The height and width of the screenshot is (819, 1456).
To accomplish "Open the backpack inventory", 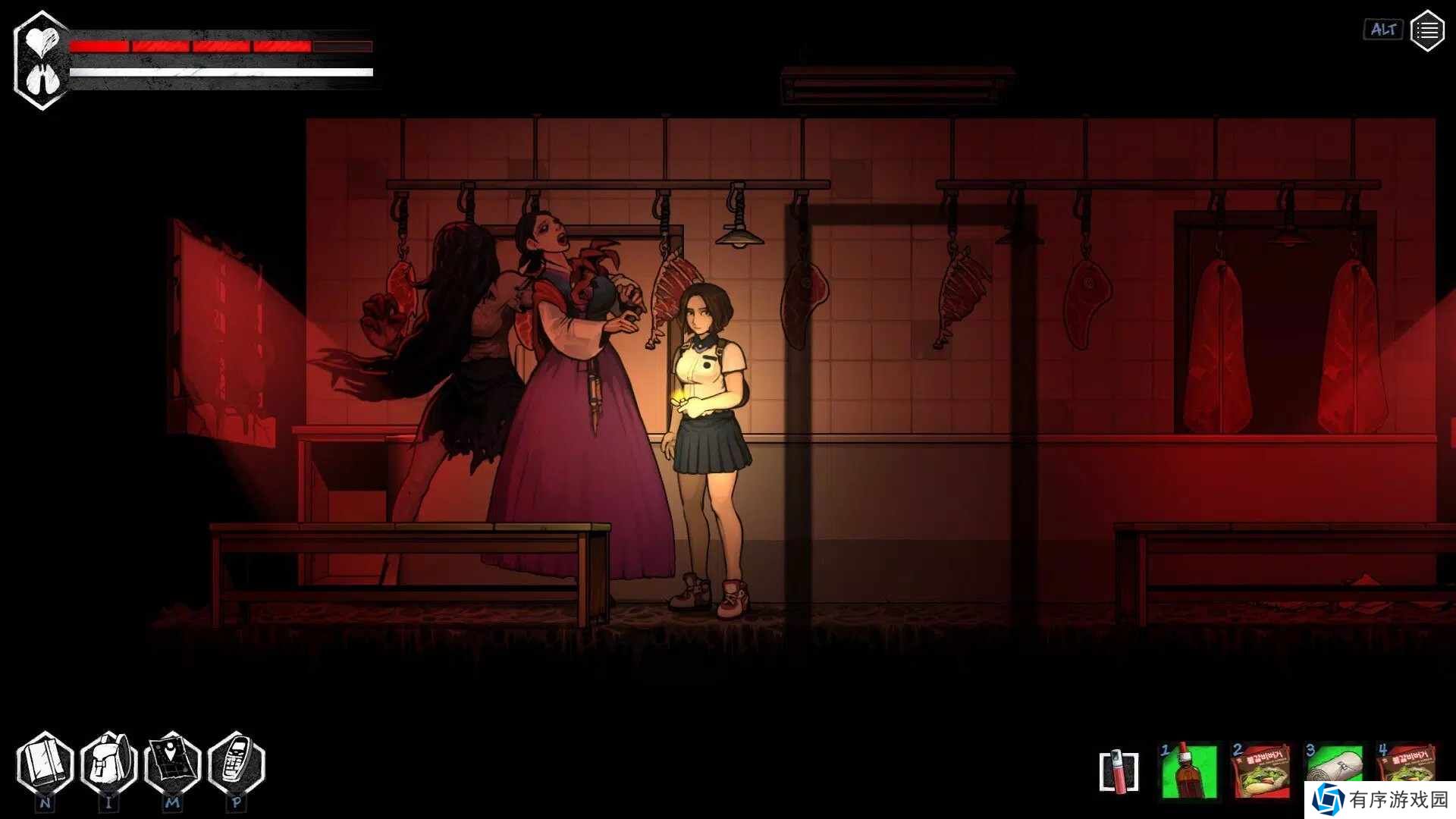I will 109,764.
